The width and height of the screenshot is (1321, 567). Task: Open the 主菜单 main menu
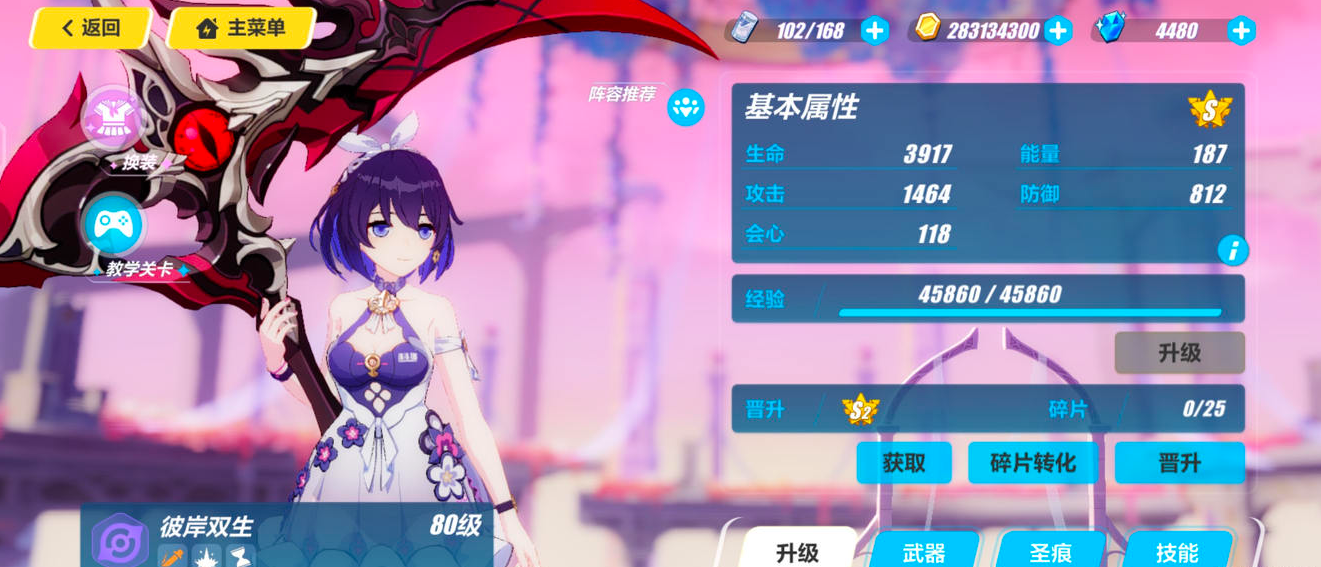[241, 28]
